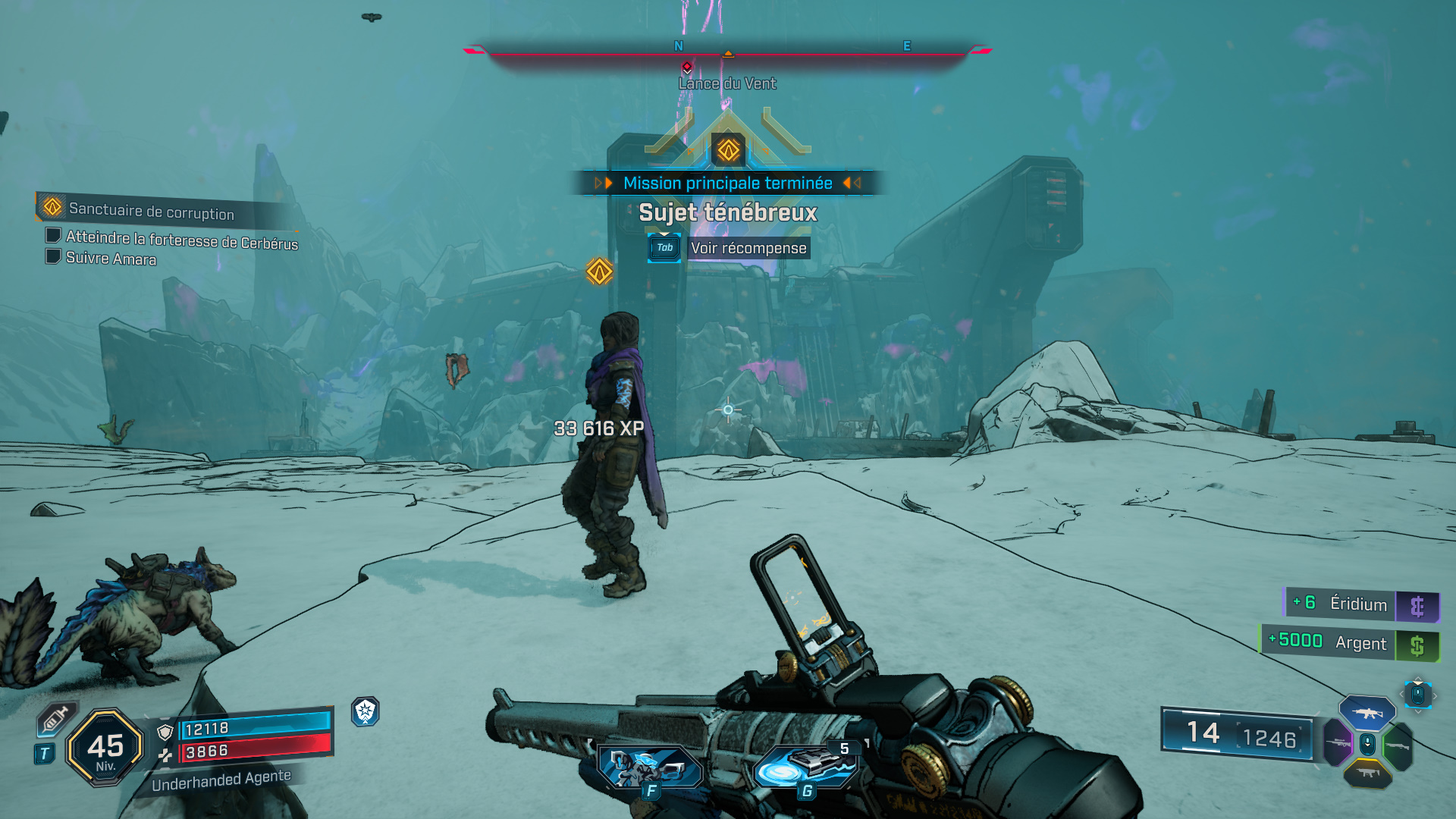Activate the action skill icon labeled F
The height and width of the screenshot is (819, 1456).
[x=648, y=767]
